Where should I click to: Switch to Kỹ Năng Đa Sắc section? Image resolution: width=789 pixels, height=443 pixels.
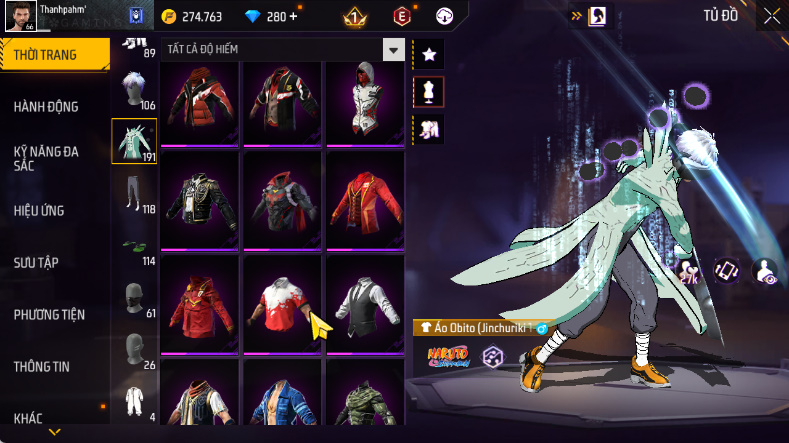tap(46, 158)
